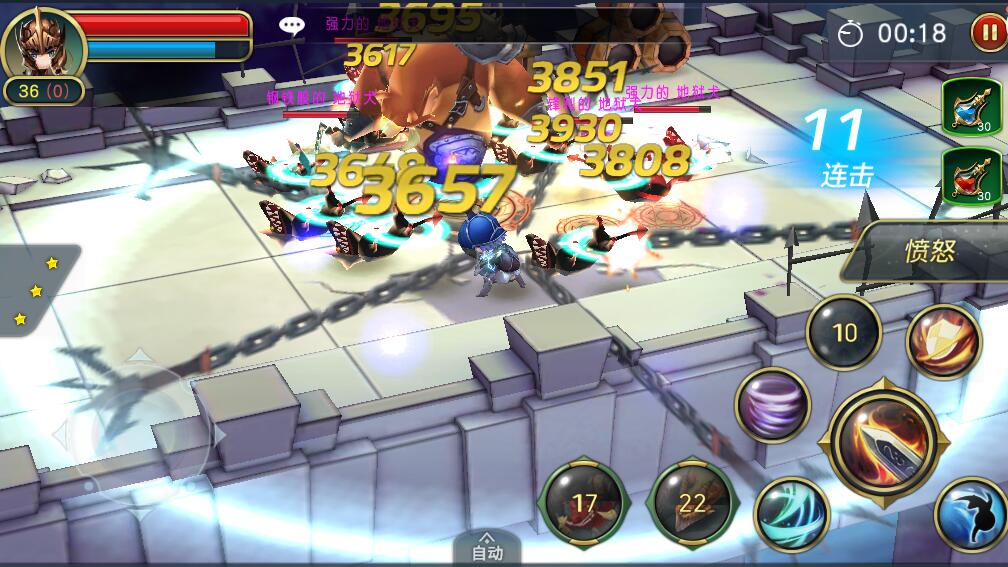Toggle 自动 auto-battle mode
Screen dimensions: 1008x567
point(487,548)
